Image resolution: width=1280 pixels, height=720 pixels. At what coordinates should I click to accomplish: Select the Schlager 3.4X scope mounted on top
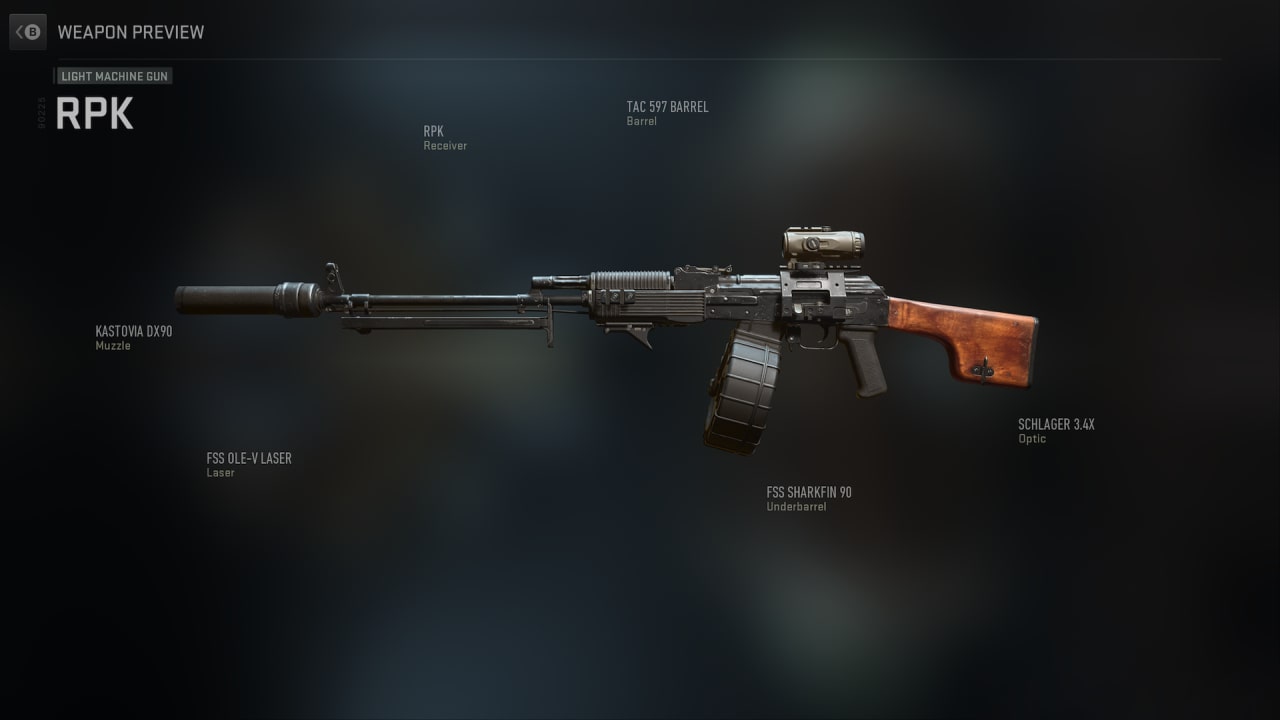(x=820, y=245)
